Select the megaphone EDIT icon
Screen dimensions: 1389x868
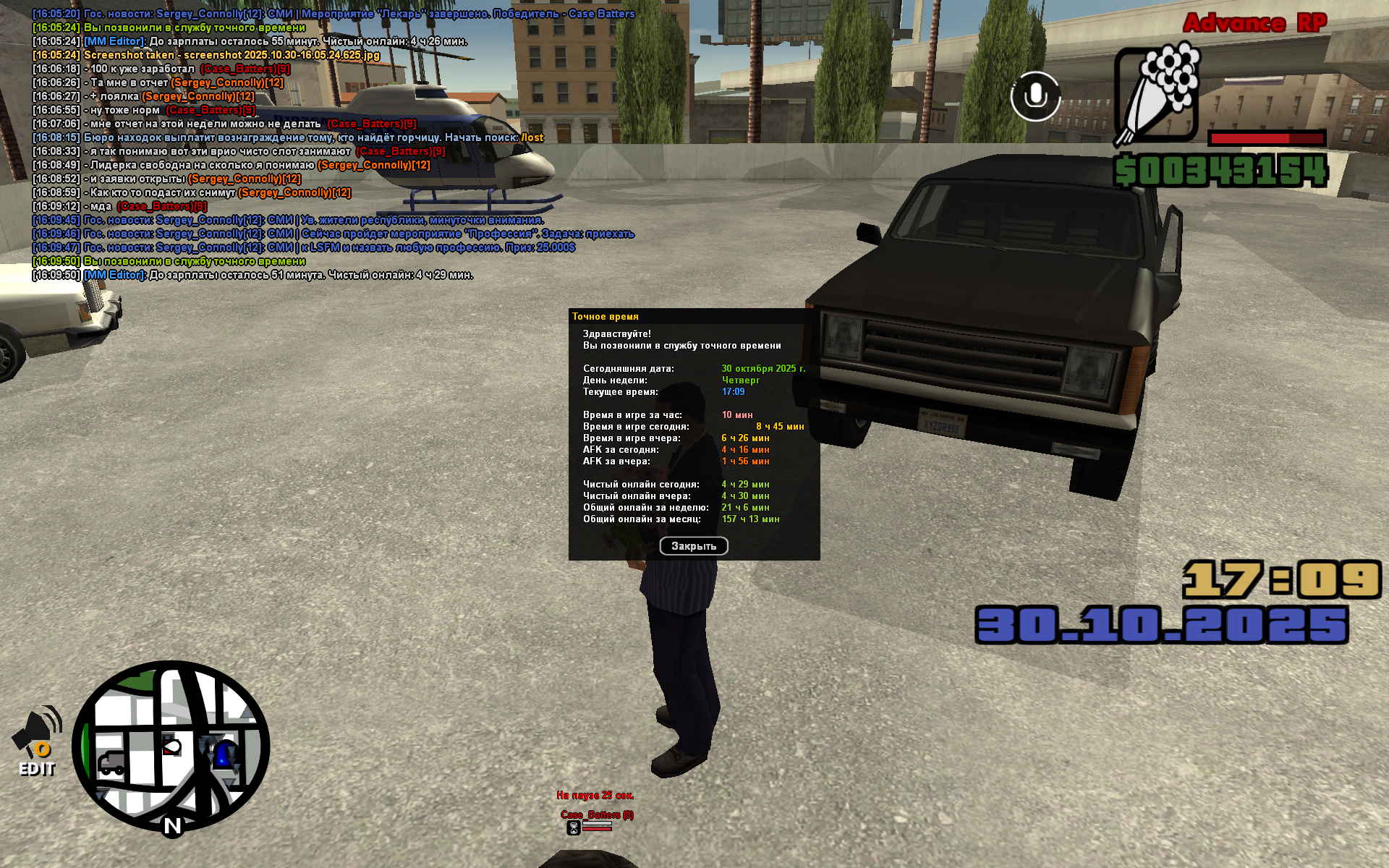[x=38, y=741]
